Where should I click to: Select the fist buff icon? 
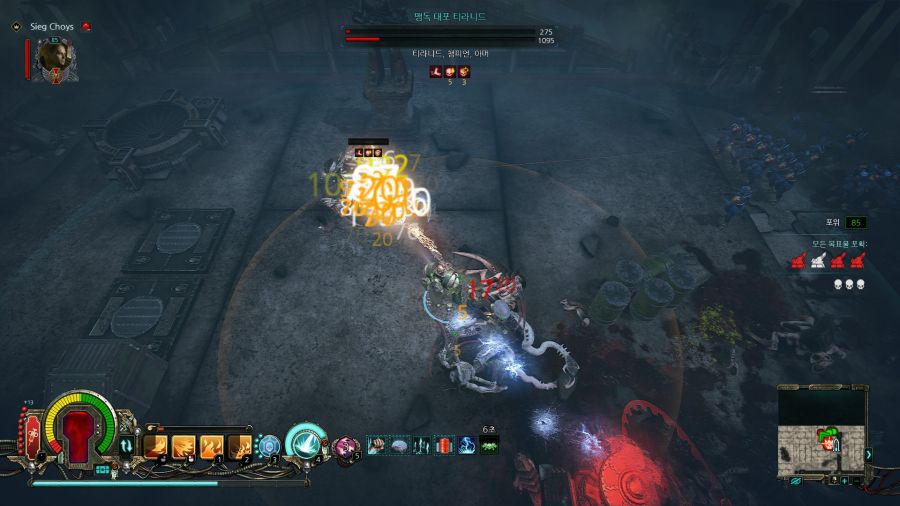pos(377,444)
